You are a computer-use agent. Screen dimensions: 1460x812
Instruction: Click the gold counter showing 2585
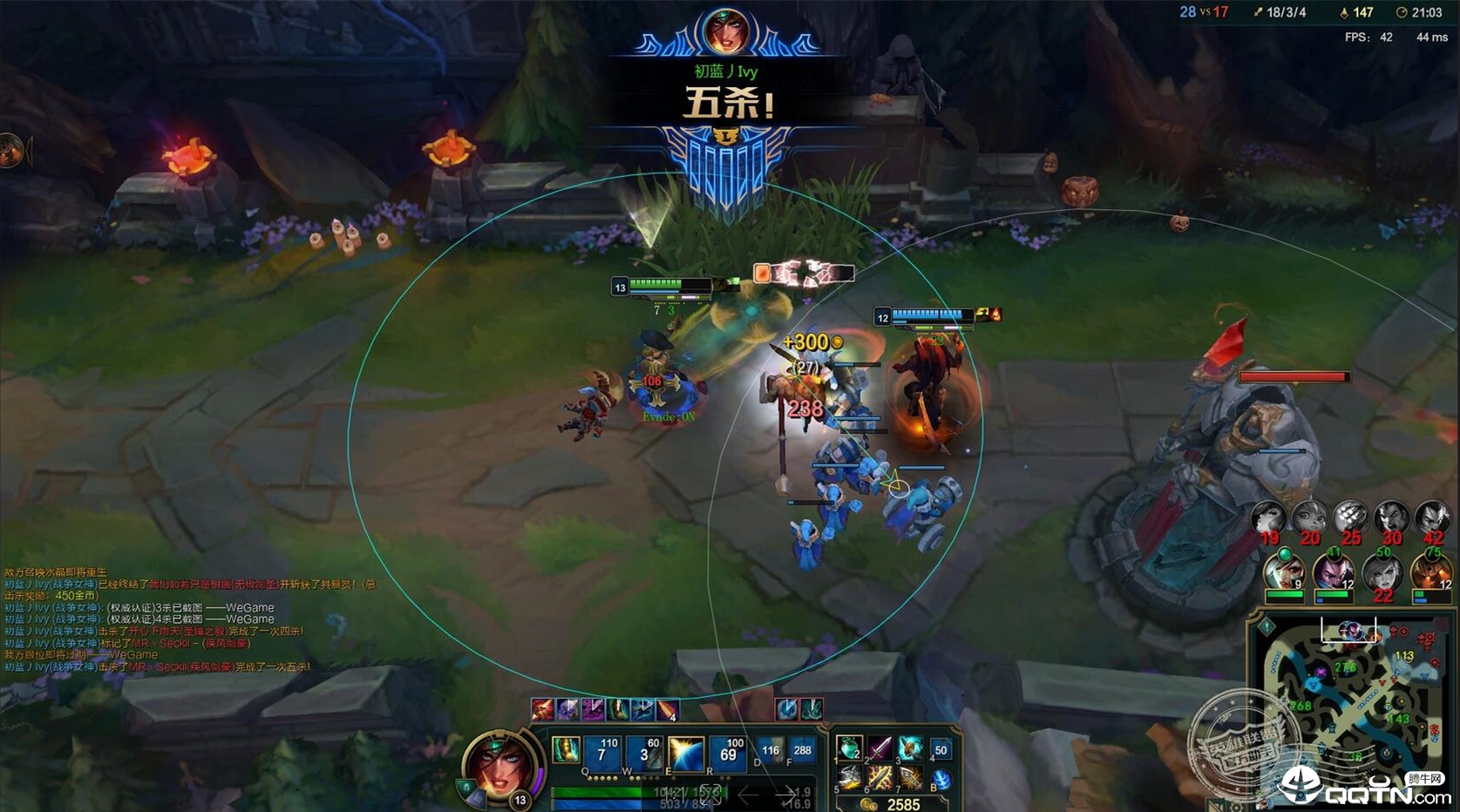point(893,804)
